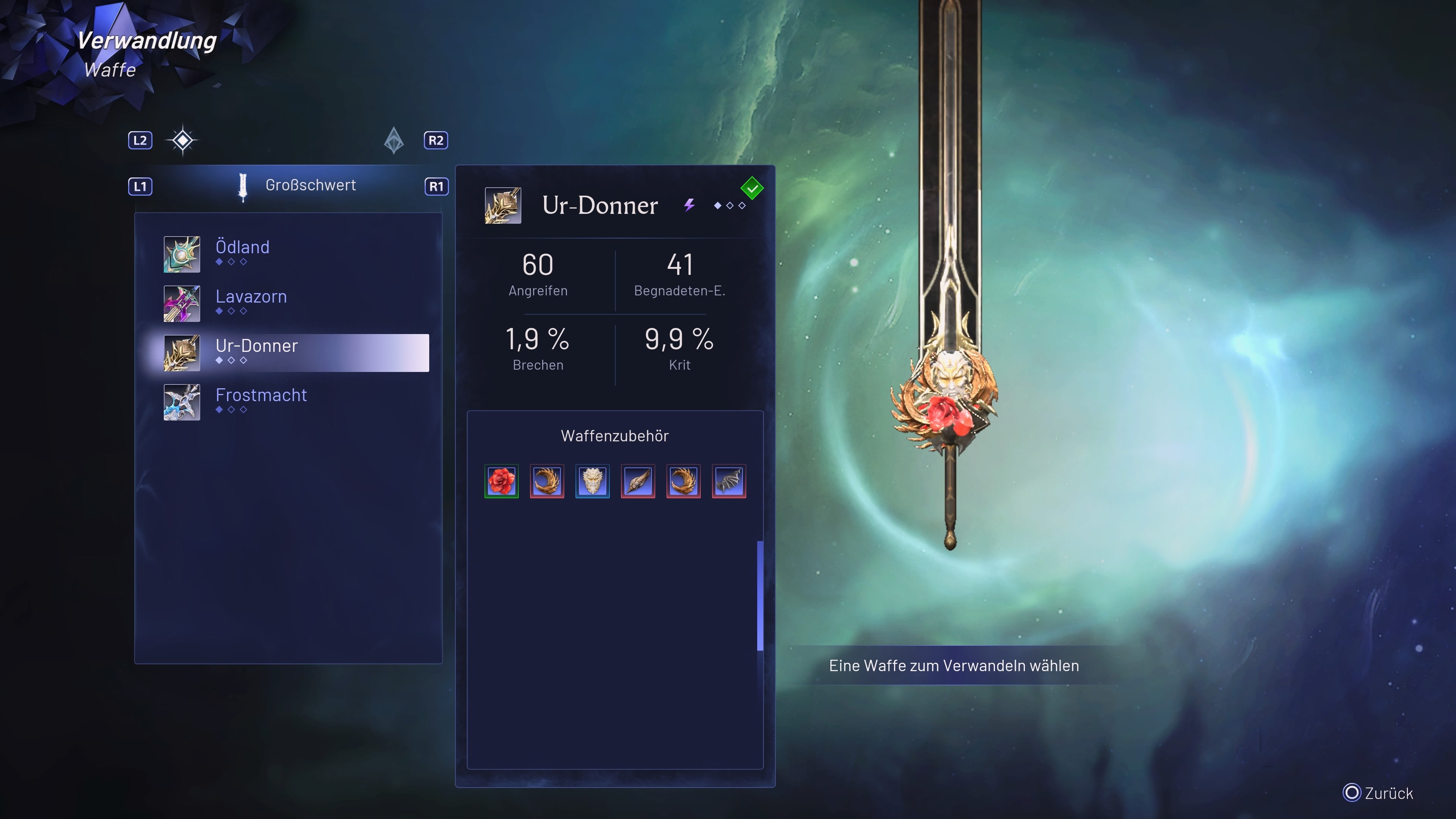Open the dark crystal tab

(x=394, y=140)
